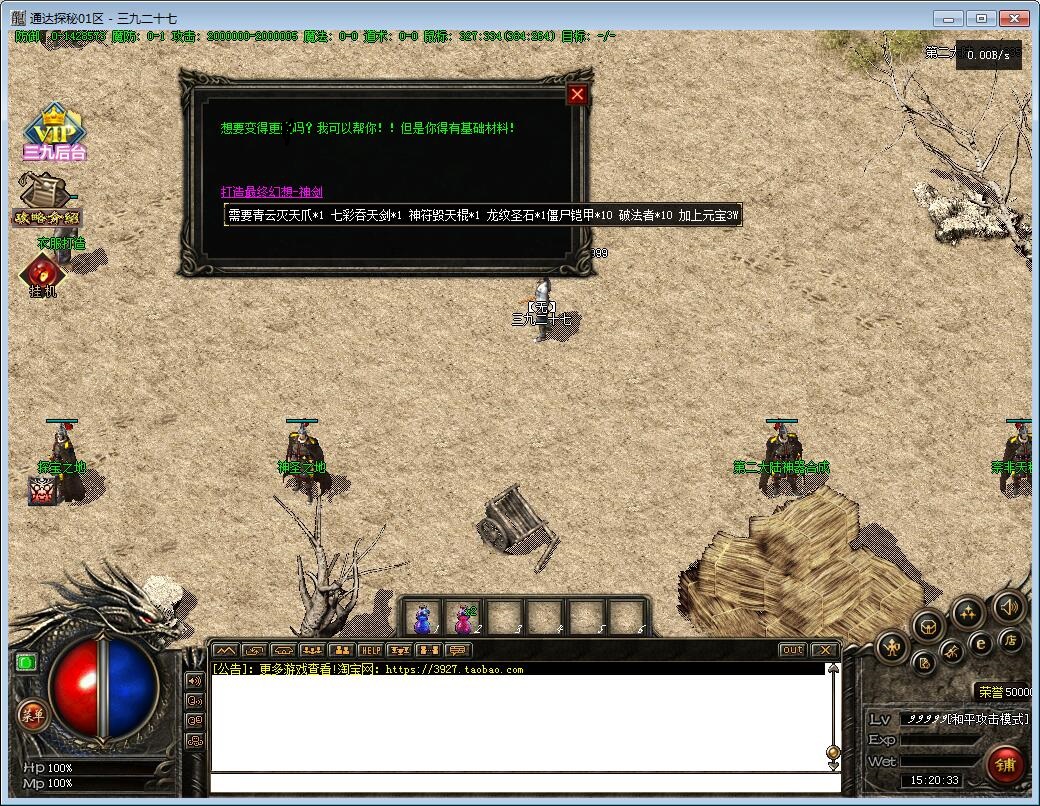Open the round 店 store icon

click(x=1011, y=640)
